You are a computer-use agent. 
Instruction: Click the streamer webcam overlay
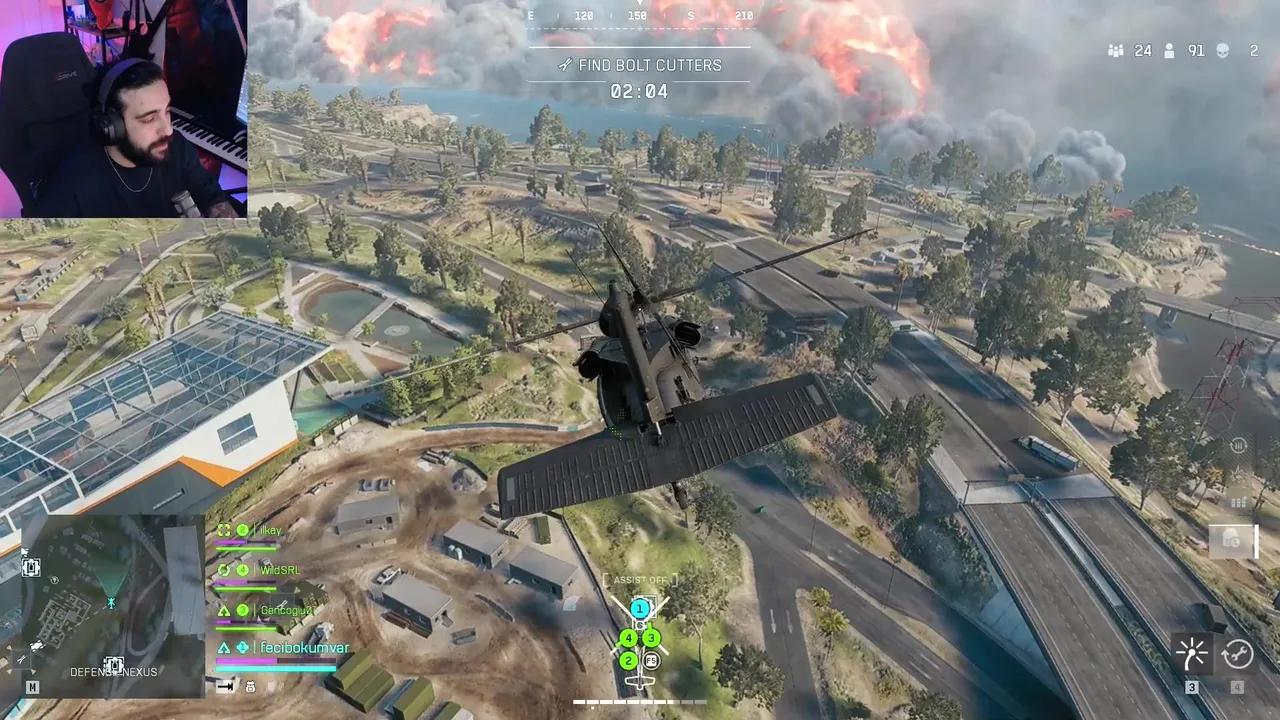[123, 108]
